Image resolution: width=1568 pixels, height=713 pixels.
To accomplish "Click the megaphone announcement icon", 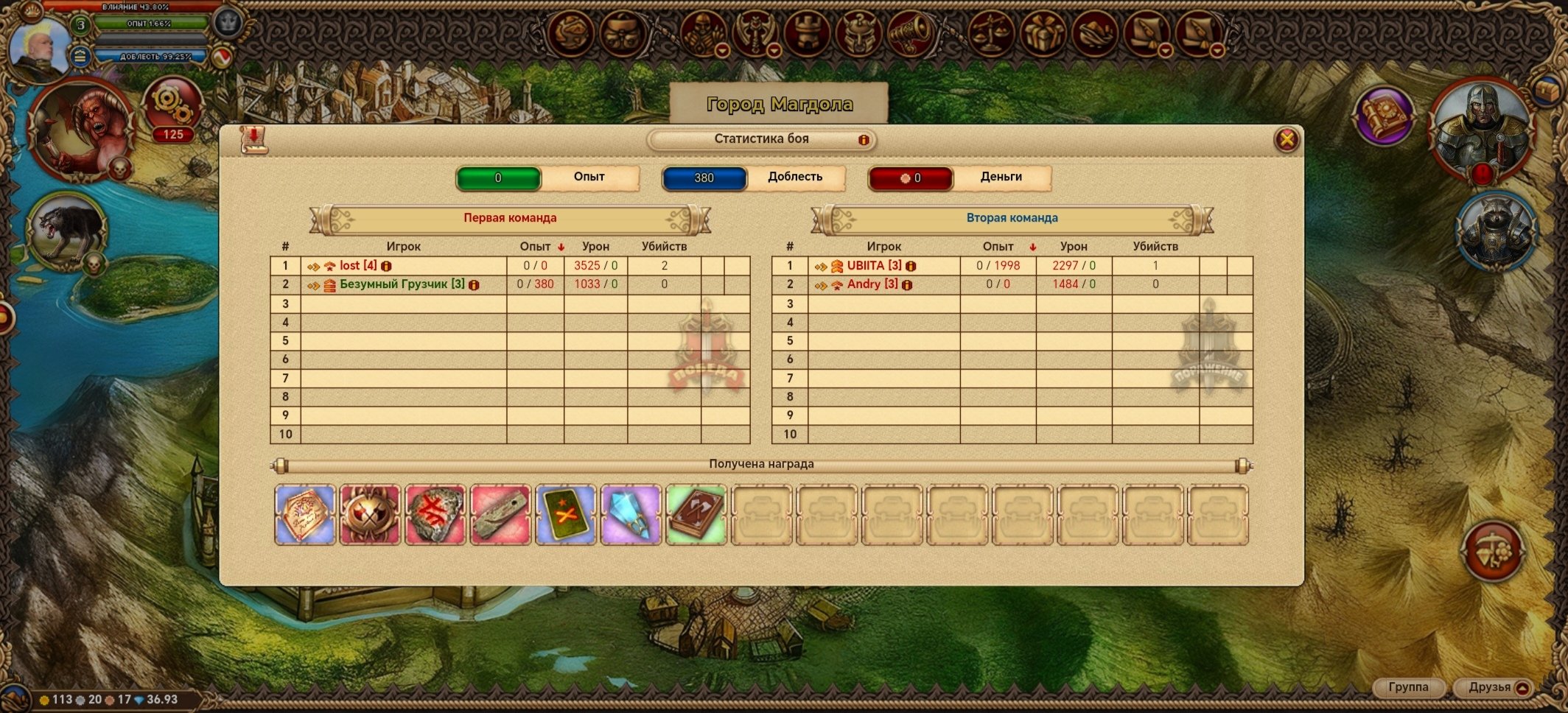I will [x=911, y=33].
